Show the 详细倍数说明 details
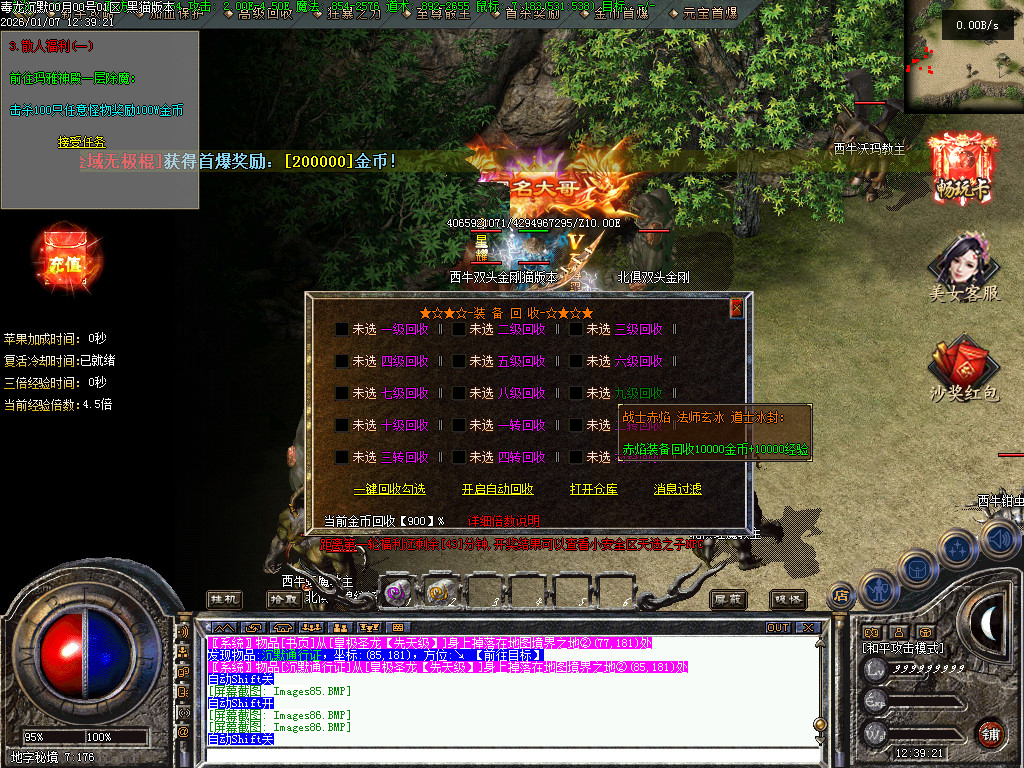This screenshot has height=768, width=1024. coord(504,521)
